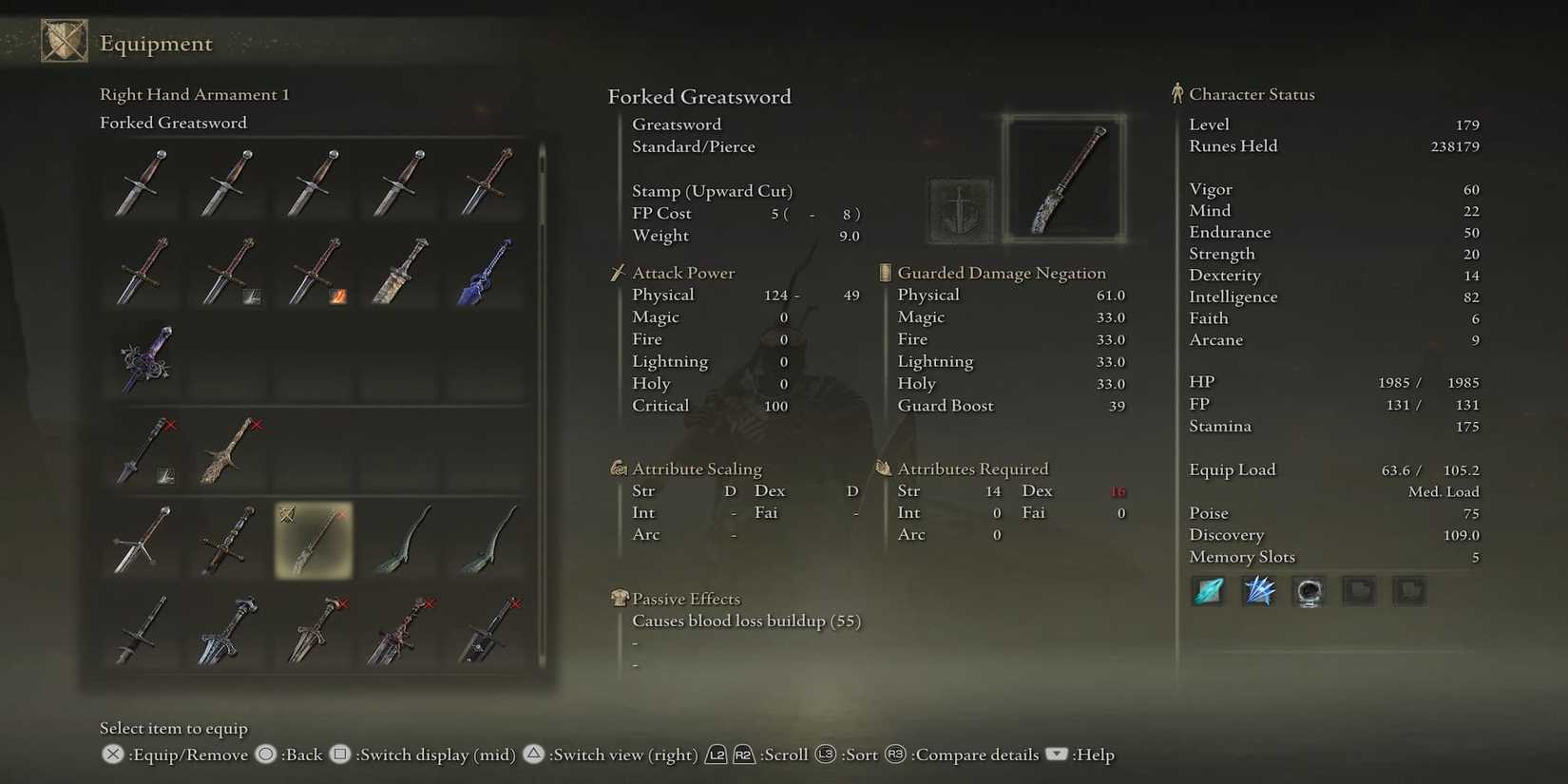Select the Glintstone Pebble memory slot icon
1568x784 pixels.
pos(1207,591)
